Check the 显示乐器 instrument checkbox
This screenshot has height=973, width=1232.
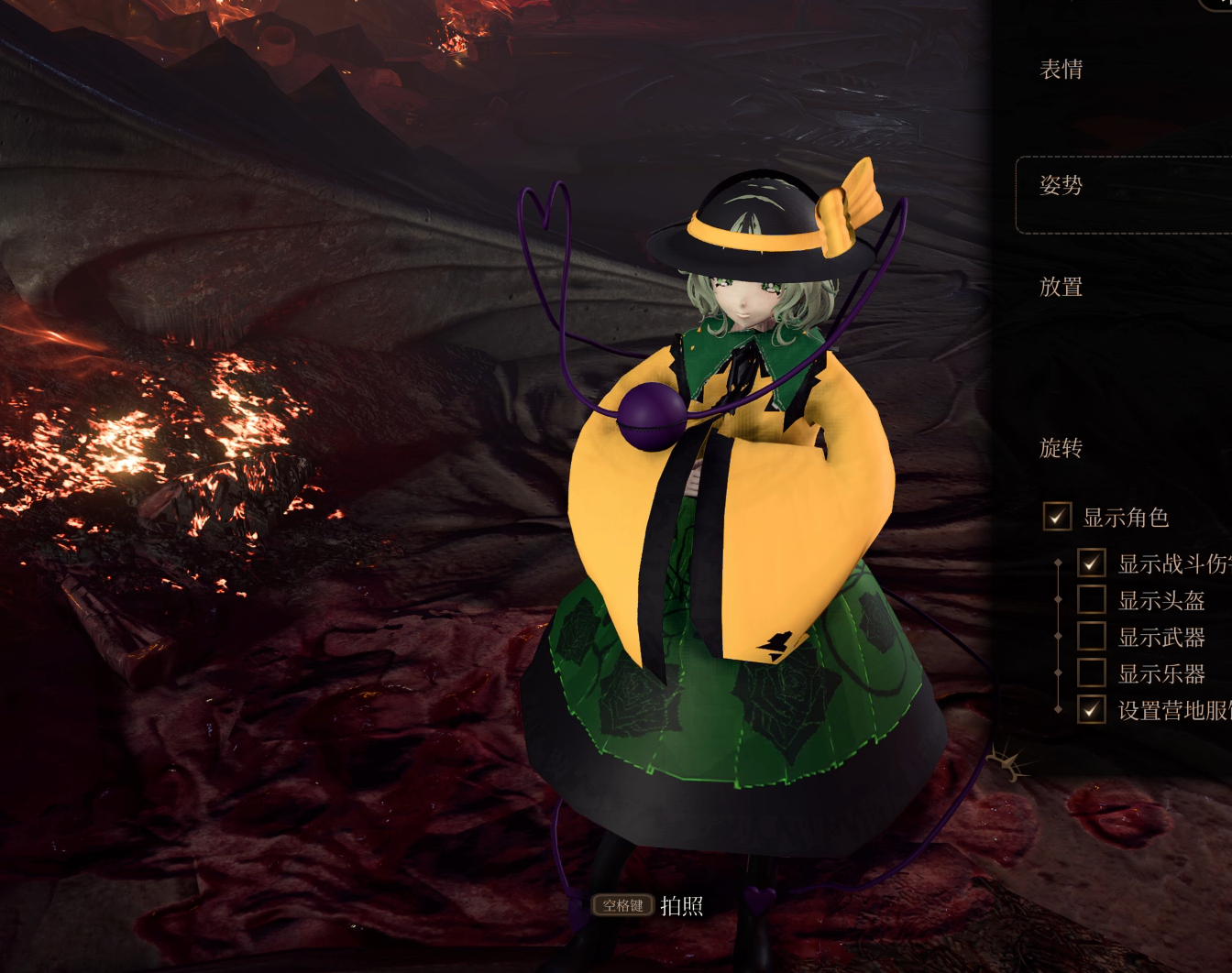pyautogui.click(x=1091, y=673)
